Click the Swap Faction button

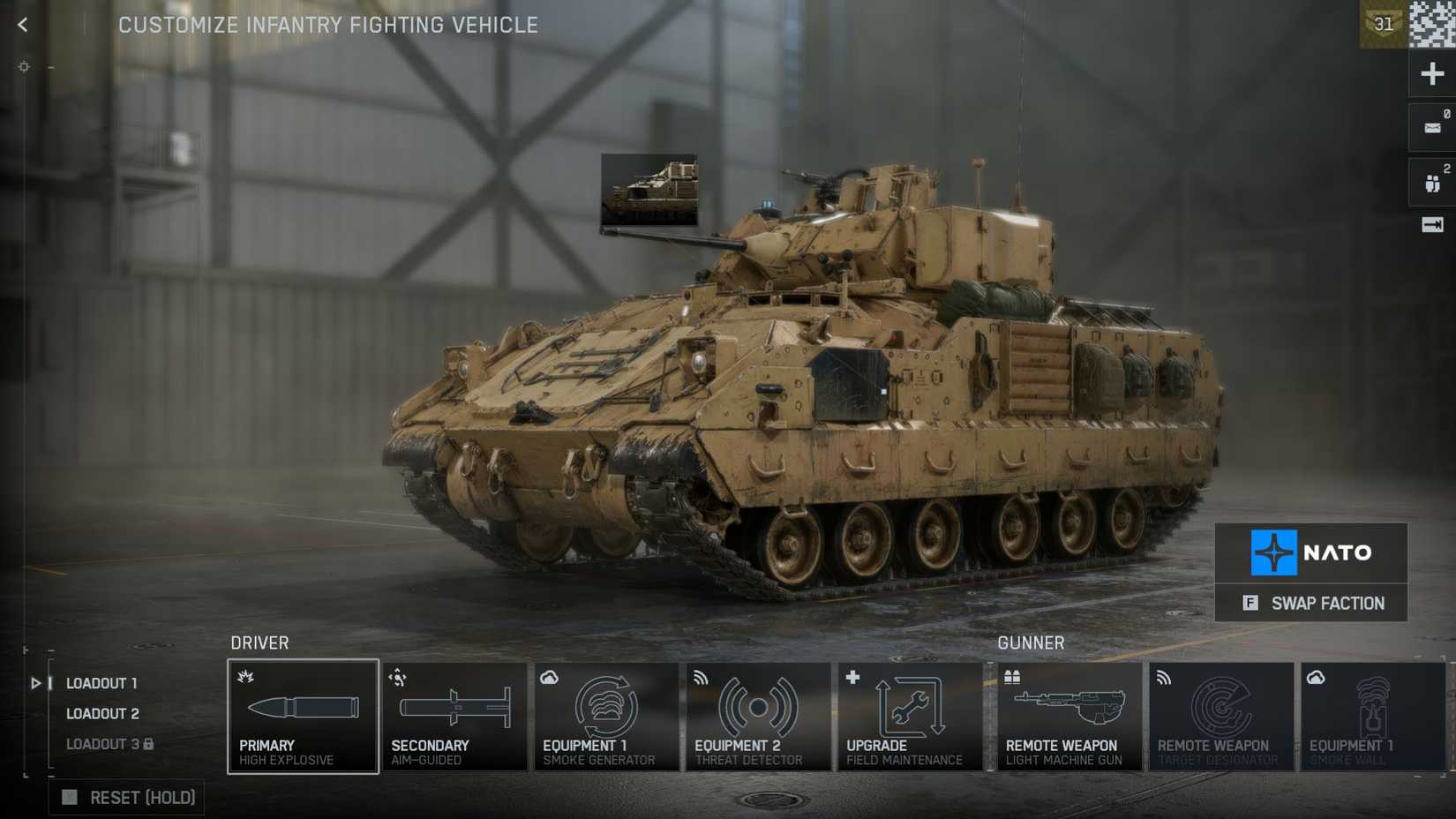tap(1311, 603)
